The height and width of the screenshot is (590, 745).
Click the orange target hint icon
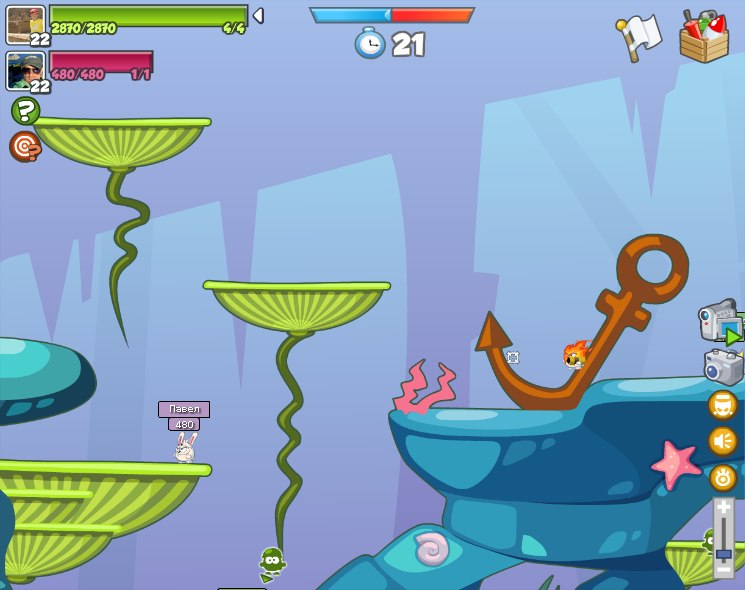coord(24,146)
